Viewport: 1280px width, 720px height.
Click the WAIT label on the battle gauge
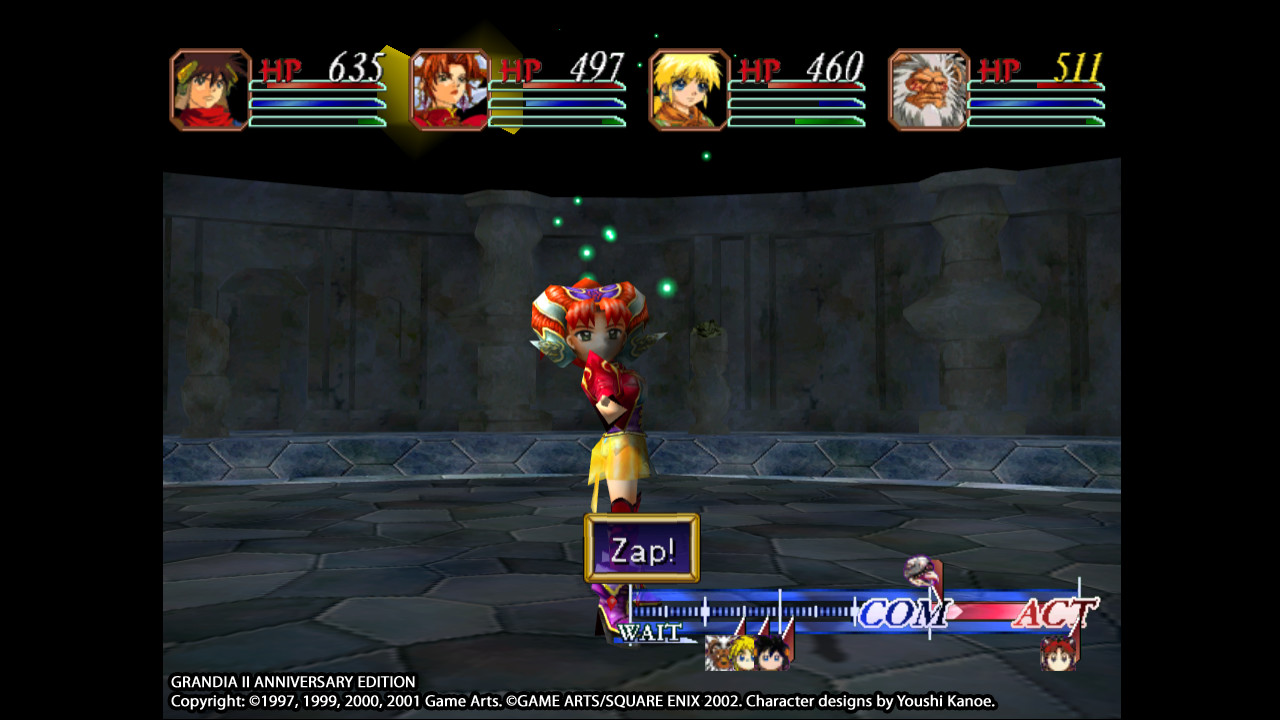pyautogui.click(x=649, y=631)
